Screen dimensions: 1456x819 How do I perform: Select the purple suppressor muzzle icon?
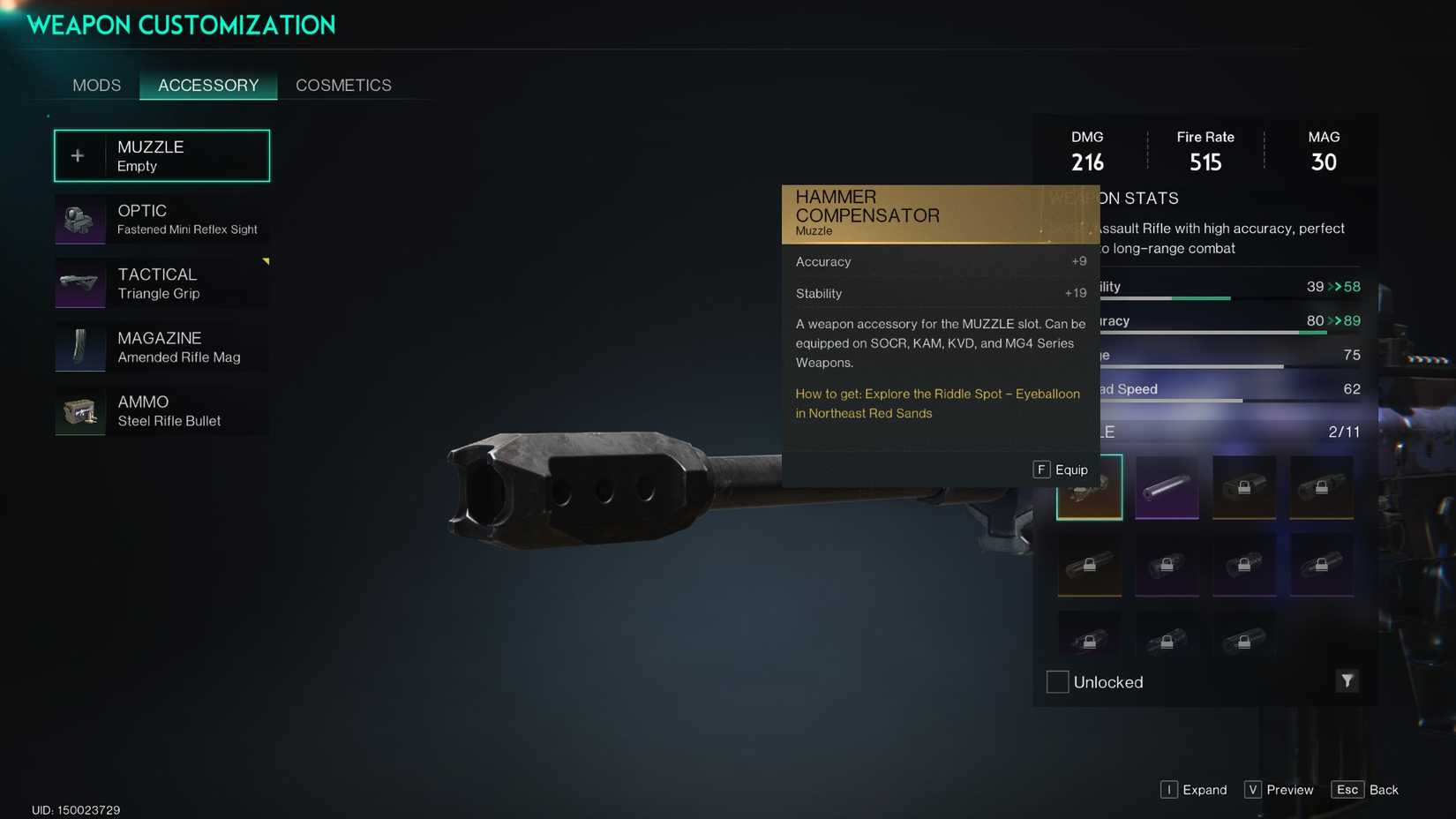click(x=1167, y=486)
